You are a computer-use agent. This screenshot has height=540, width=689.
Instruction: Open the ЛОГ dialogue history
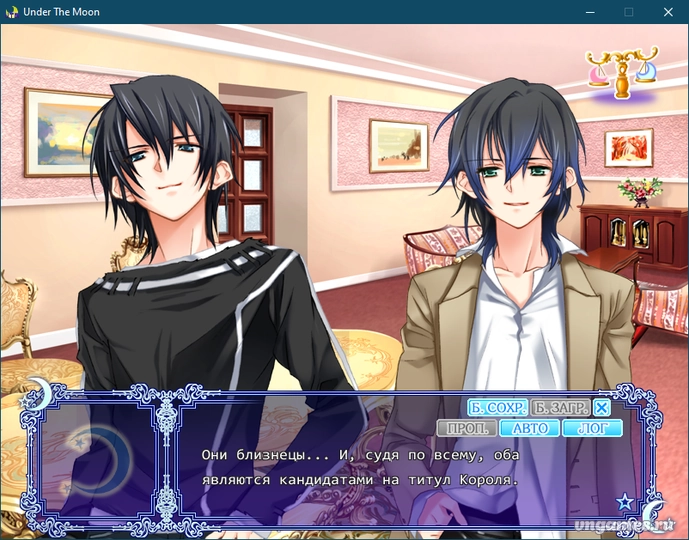click(x=593, y=429)
